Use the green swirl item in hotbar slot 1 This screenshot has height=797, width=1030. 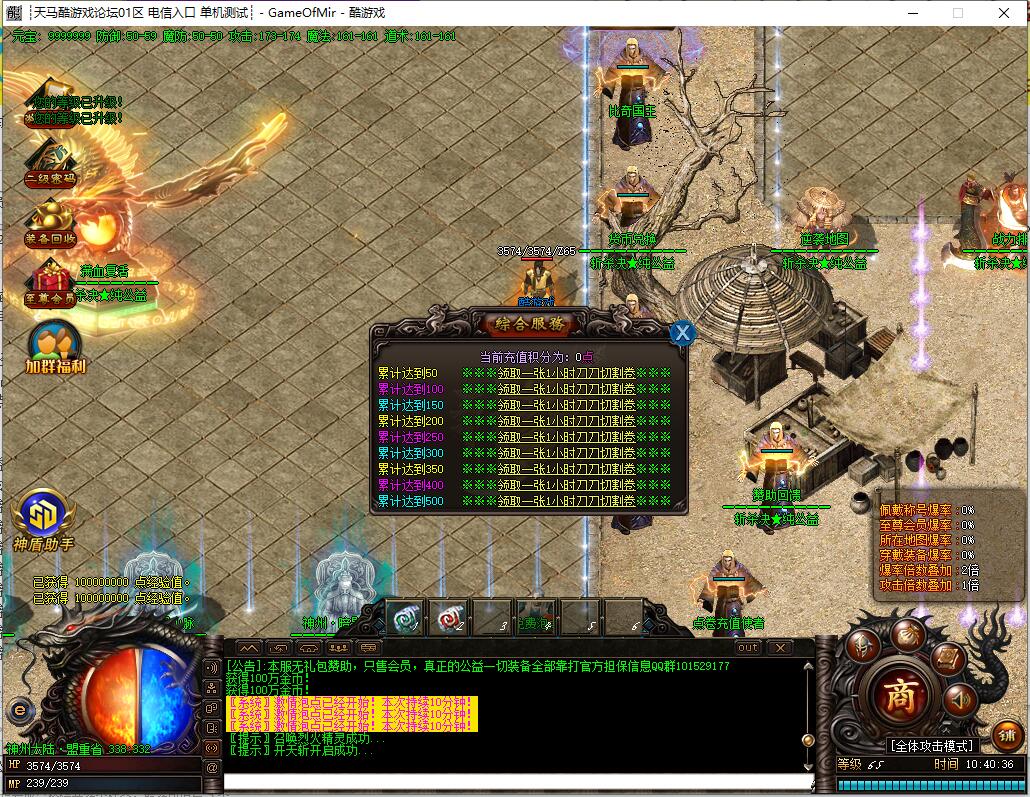[x=405, y=617]
